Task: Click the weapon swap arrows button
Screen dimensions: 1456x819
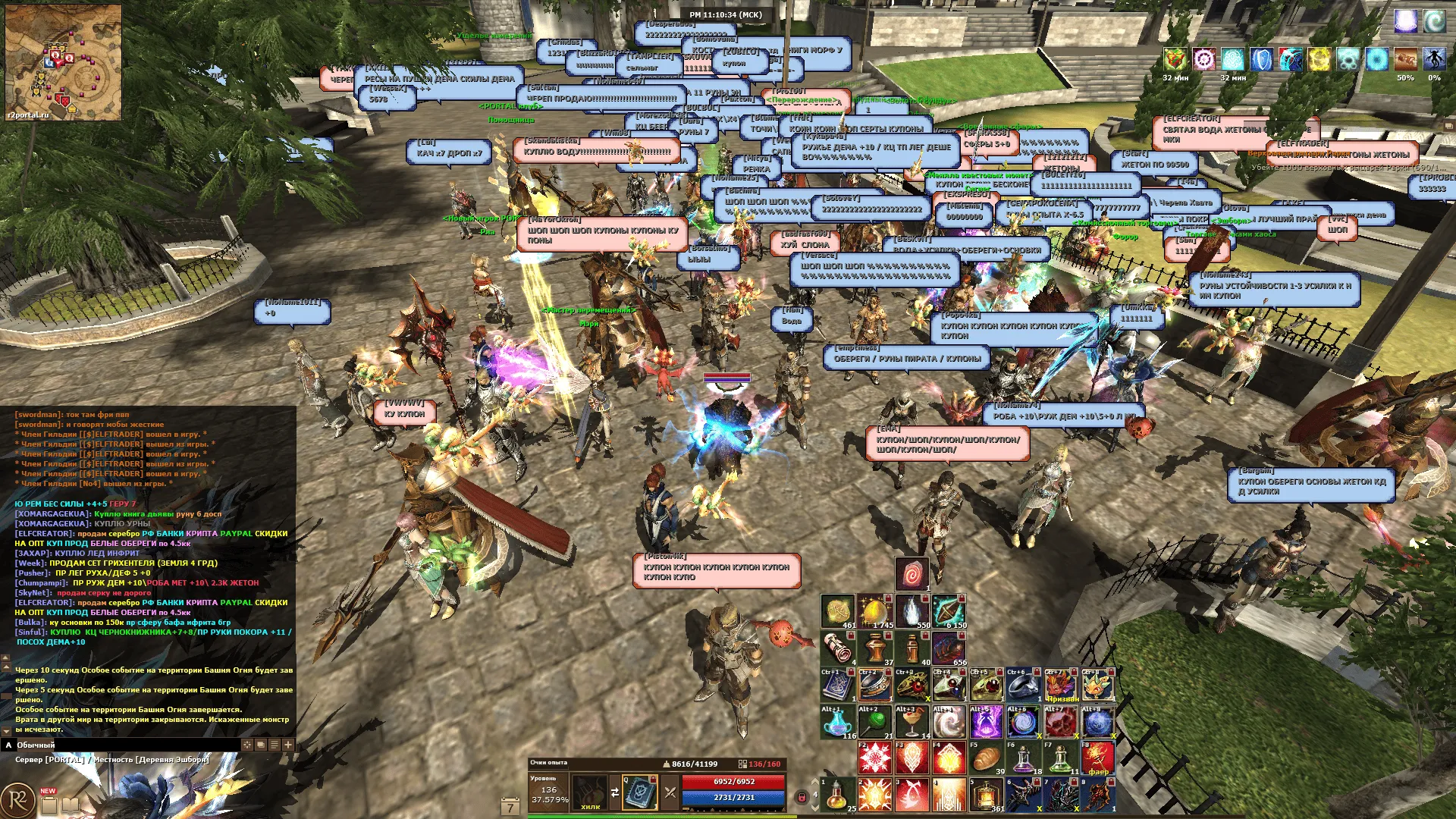Action: click(615, 792)
